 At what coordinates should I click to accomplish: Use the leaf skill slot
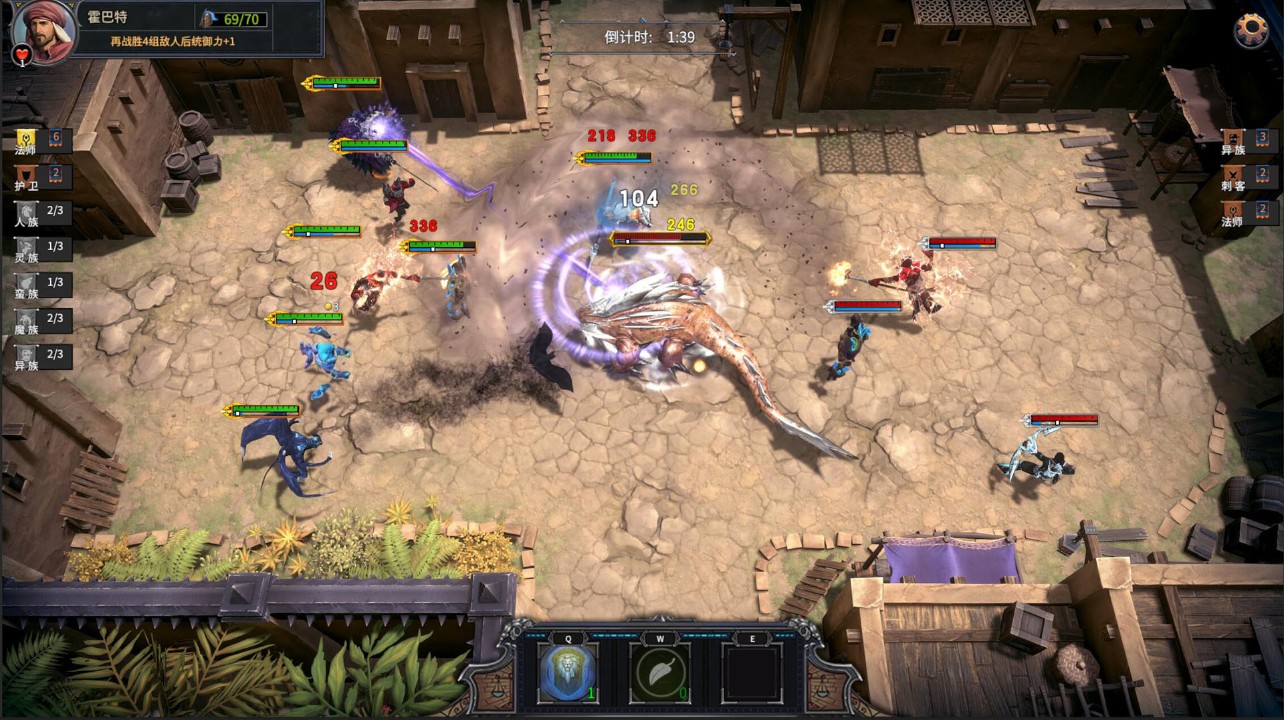tap(660, 672)
